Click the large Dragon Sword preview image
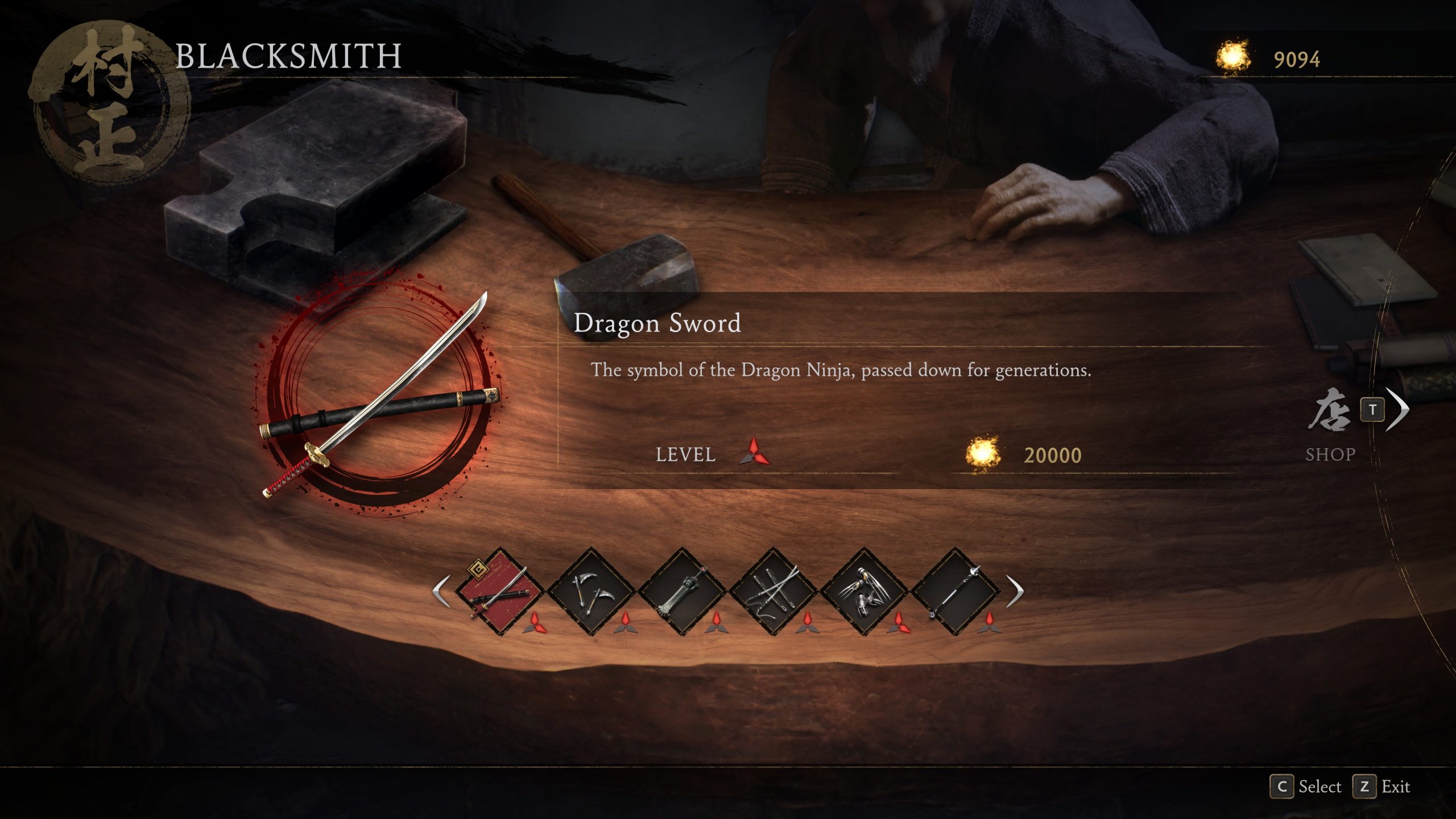The image size is (1456, 819). tap(378, 395)
